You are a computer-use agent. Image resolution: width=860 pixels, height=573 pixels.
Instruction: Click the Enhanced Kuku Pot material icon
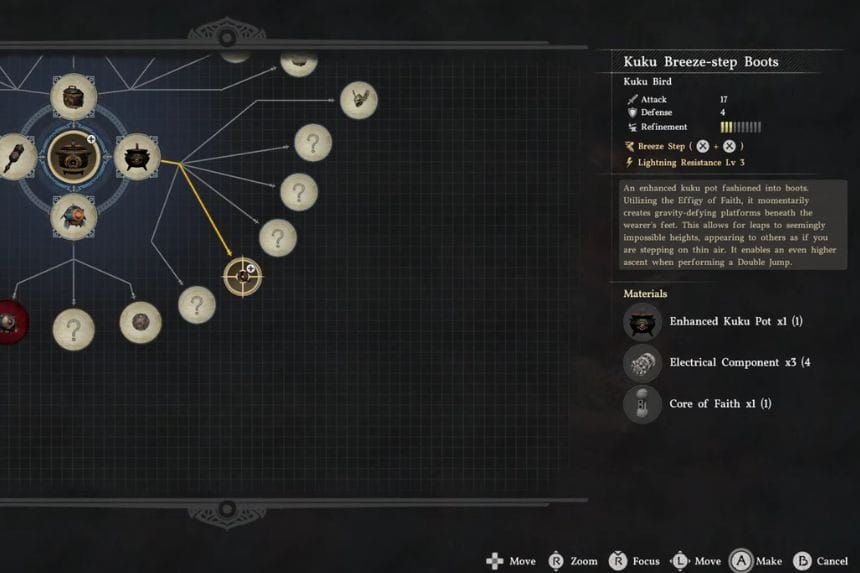(x=642, y=322)
